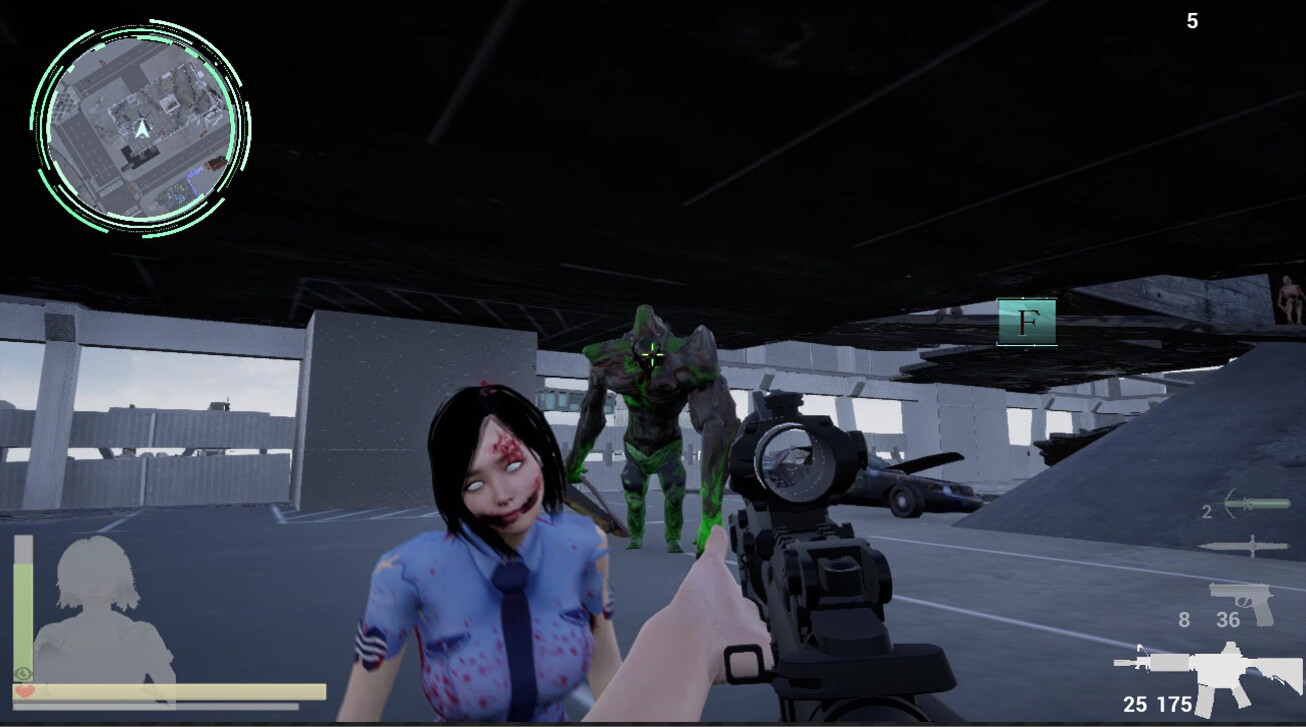Screen dimensions: 1306x727
Task: Click the player arrow on the minimap
Action: tap(143, 128)
